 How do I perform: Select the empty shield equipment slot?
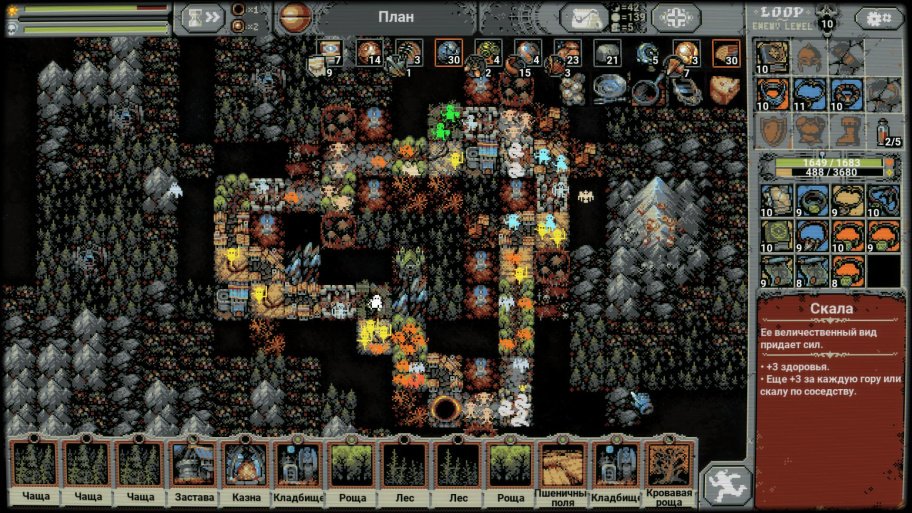pyautogui.click(x=771, y=131)
